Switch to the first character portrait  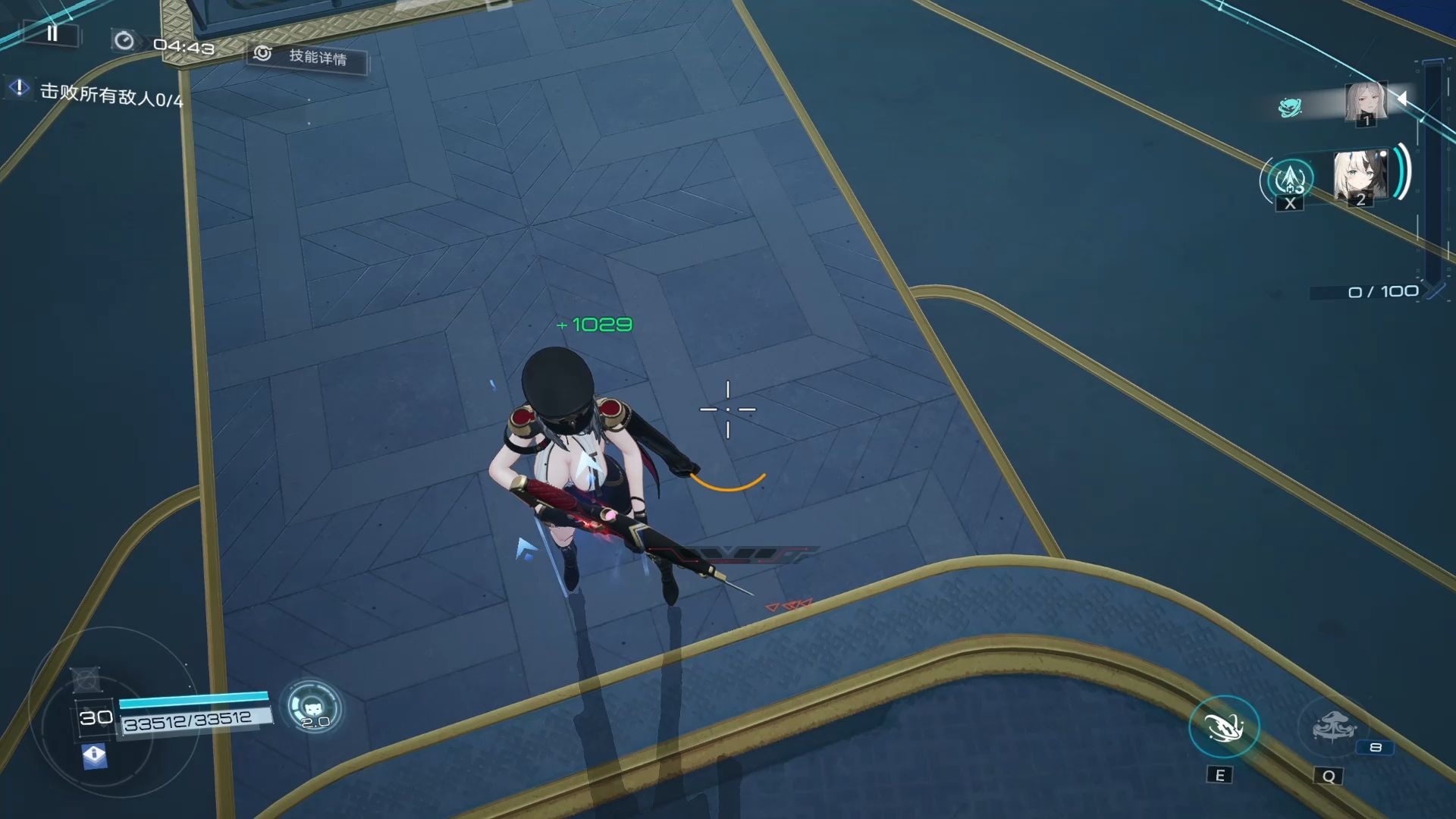[1366, 102]
